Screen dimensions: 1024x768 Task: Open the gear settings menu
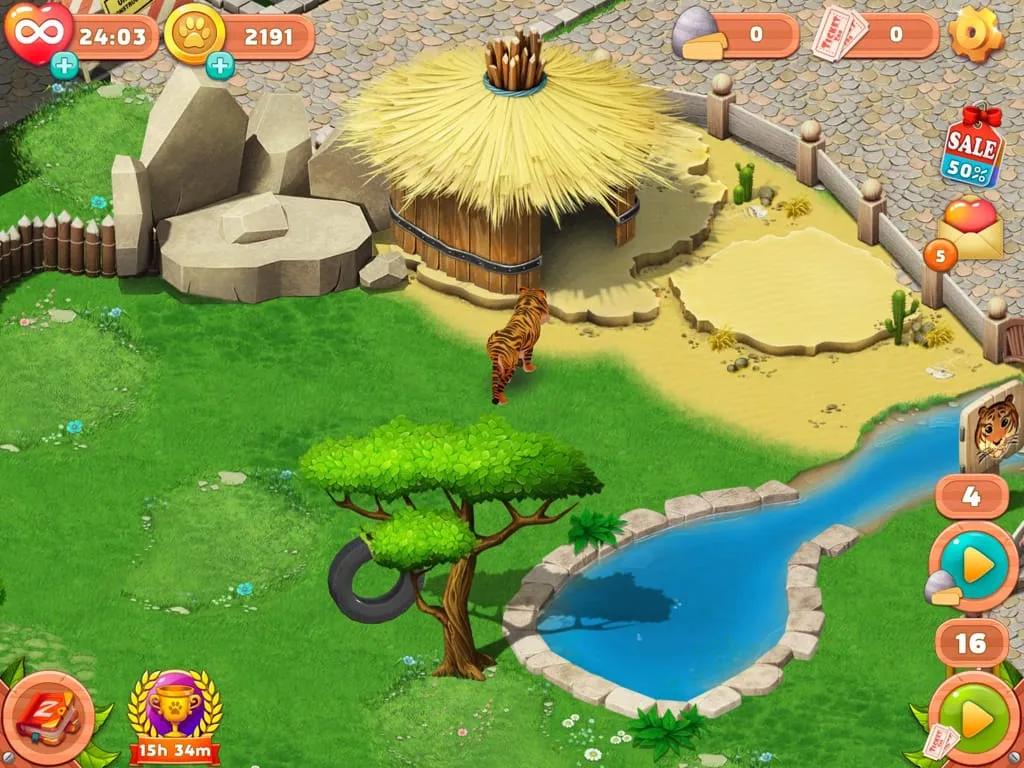[976, 34]
